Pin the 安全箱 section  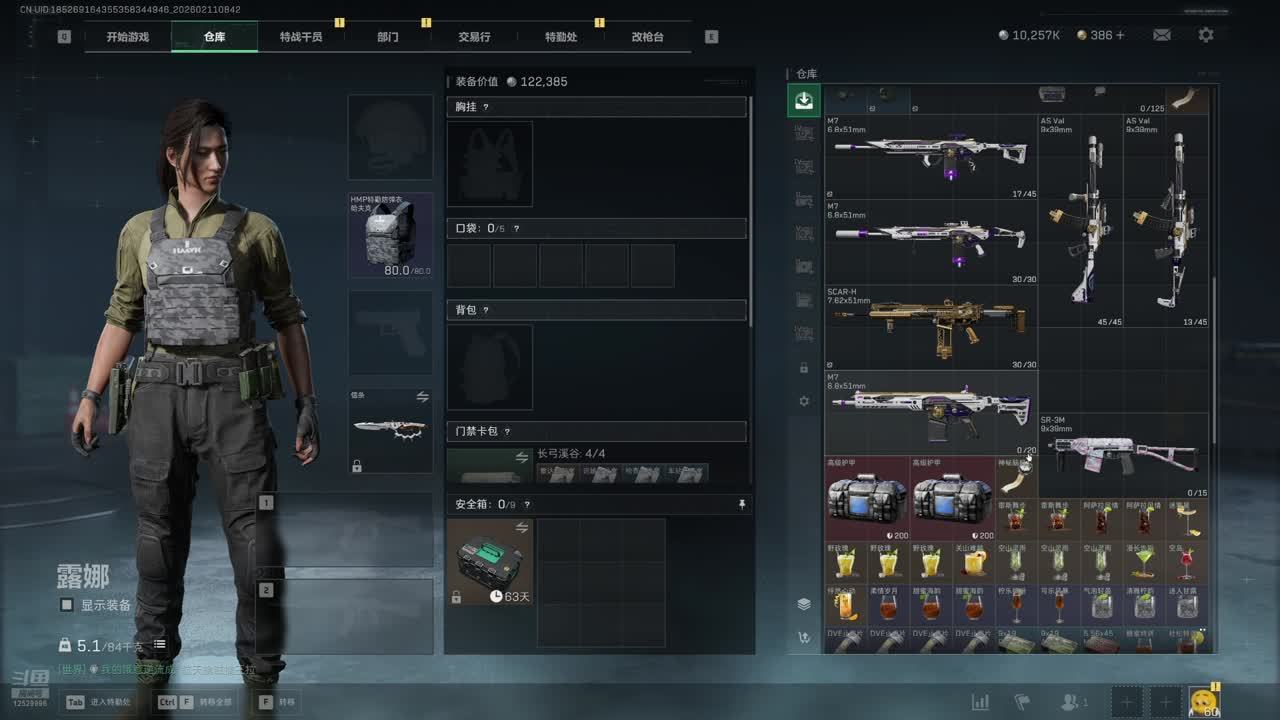[741, 505]
